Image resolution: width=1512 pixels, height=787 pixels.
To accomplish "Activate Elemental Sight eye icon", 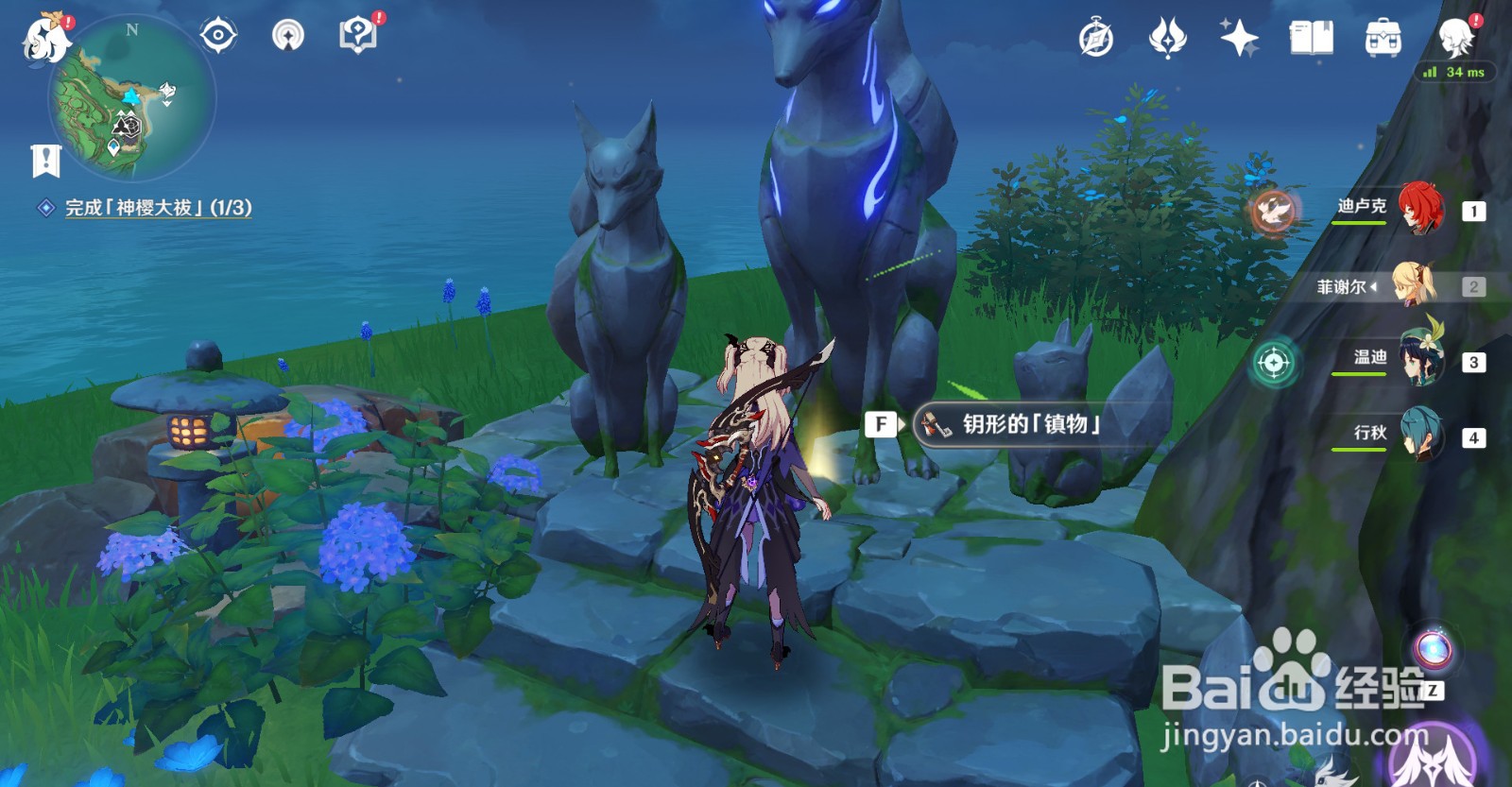I will tap(218, 35).
